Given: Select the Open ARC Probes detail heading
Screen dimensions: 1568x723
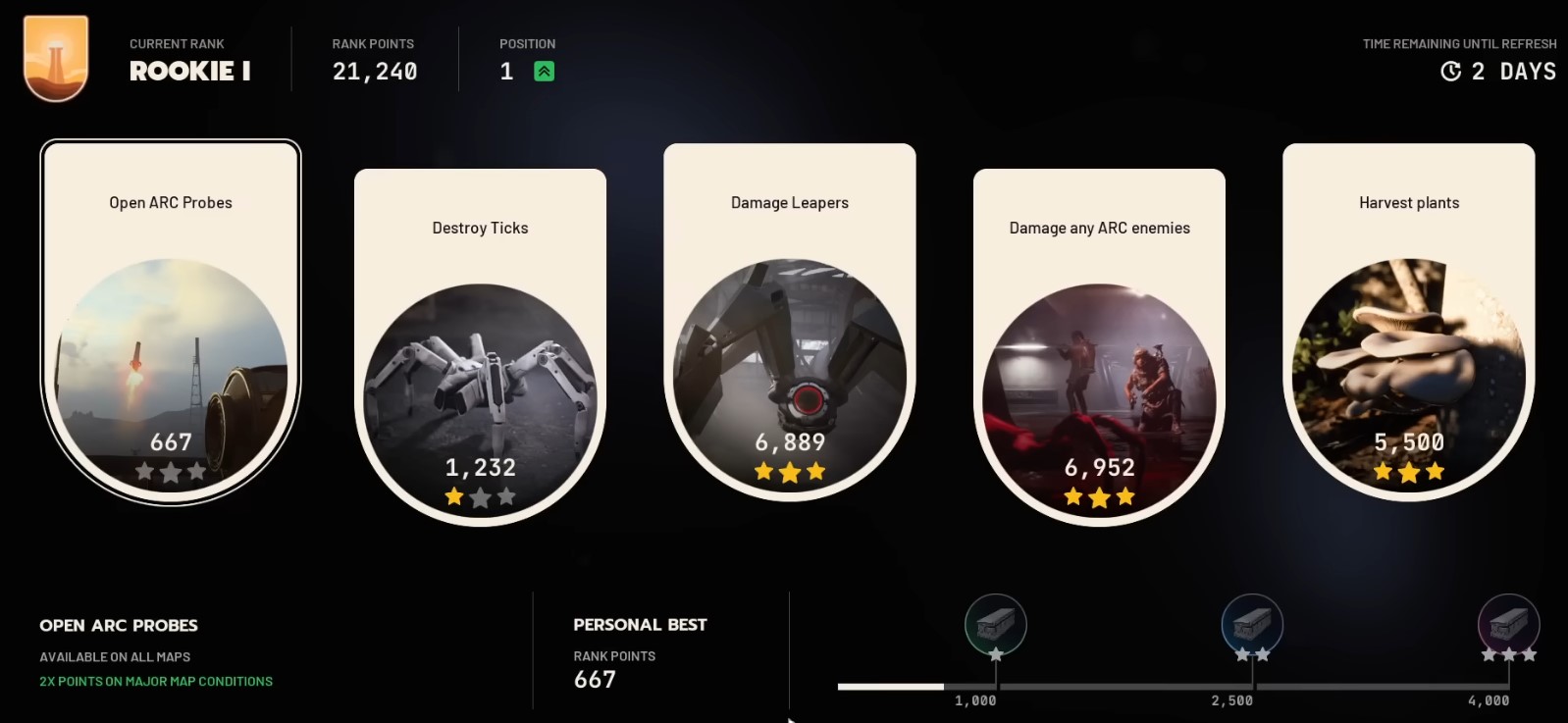Looking at the screenshot, I should (x=118, y=625).
